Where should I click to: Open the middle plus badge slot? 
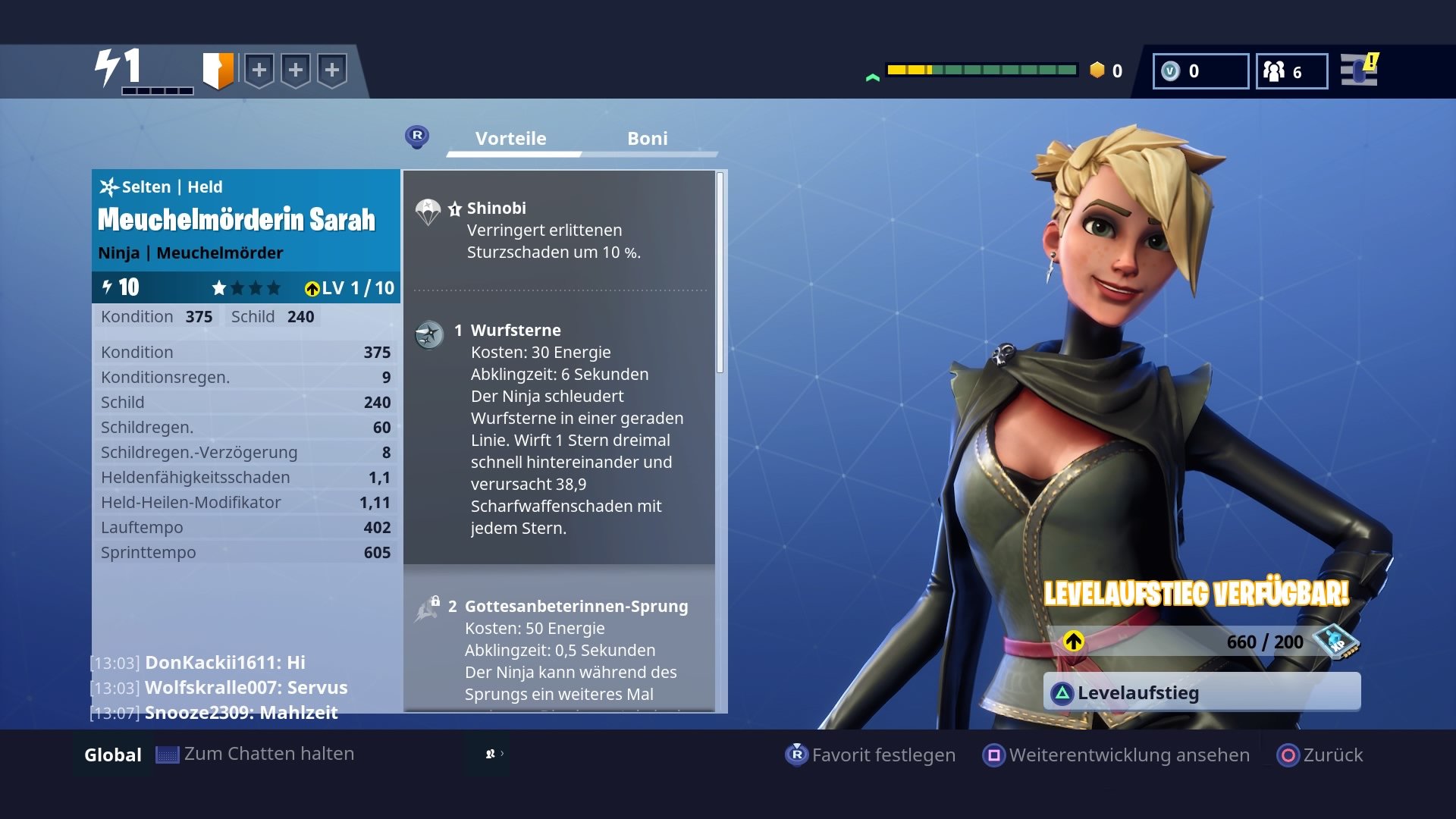tap(296, 70)
